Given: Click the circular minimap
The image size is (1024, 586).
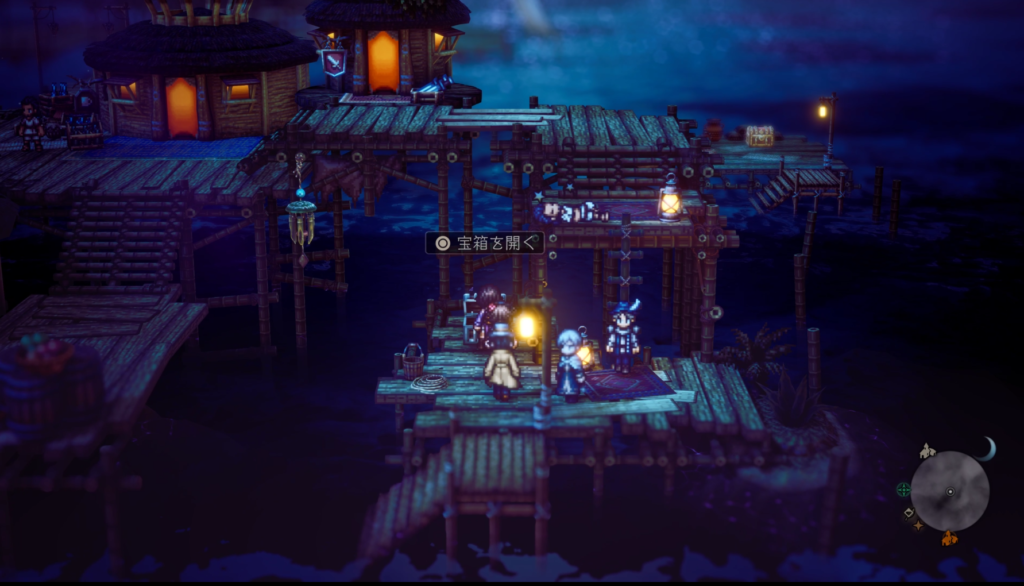Looking at the screenshot, I should 949,491.
